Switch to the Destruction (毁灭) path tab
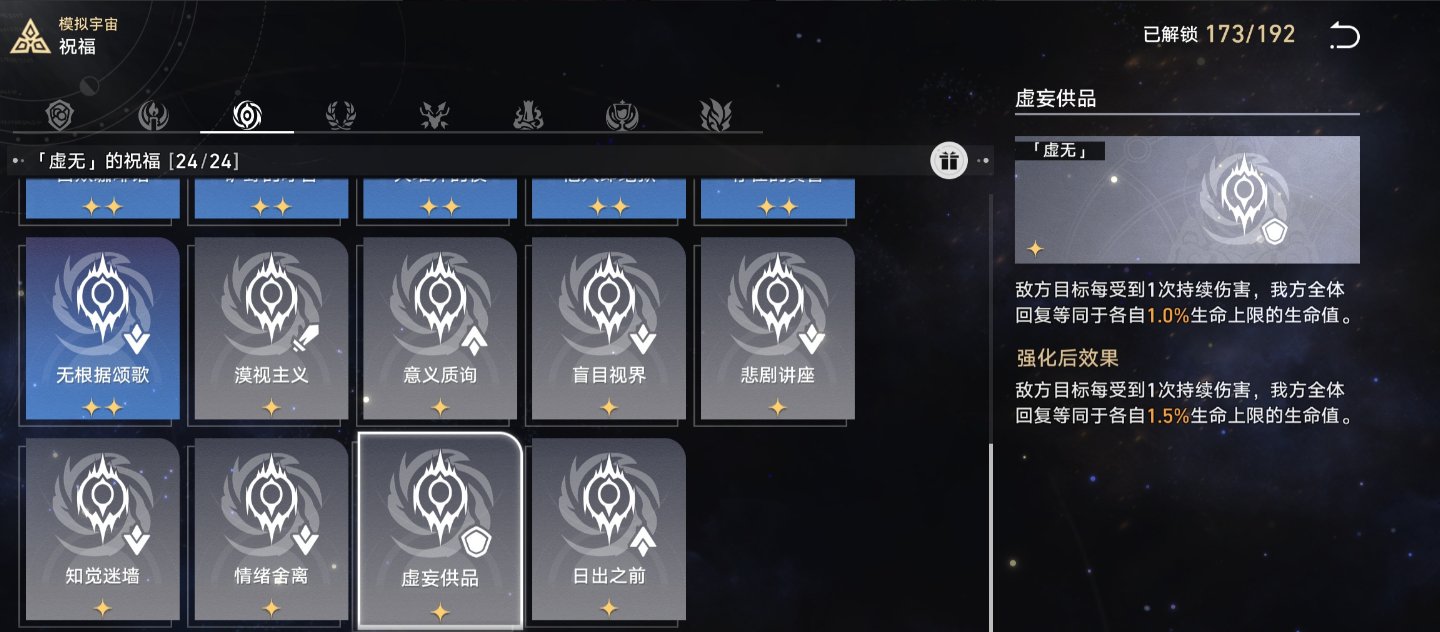 528,116
